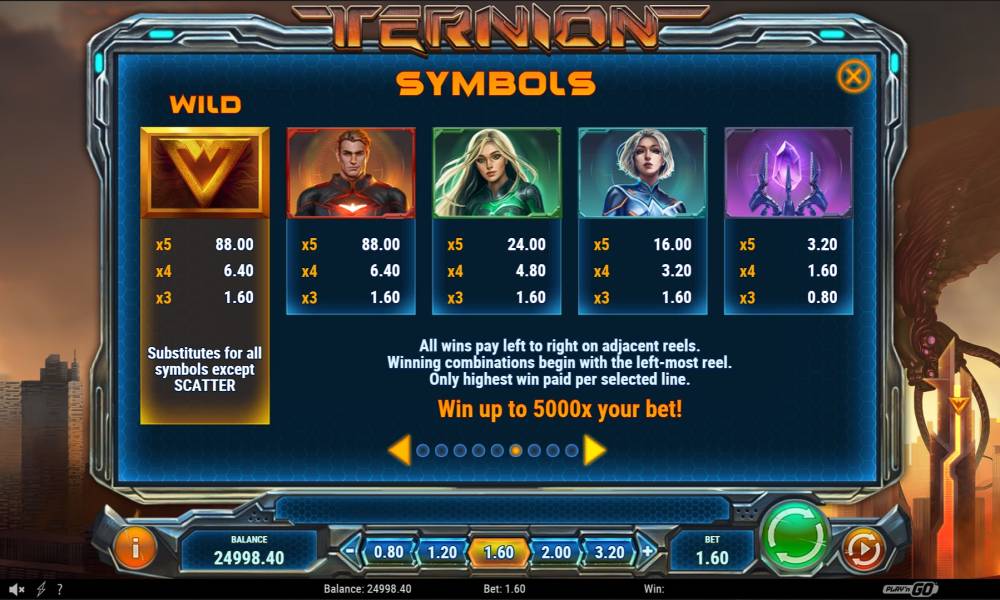Set the bet to 2.00

point(555,552)
